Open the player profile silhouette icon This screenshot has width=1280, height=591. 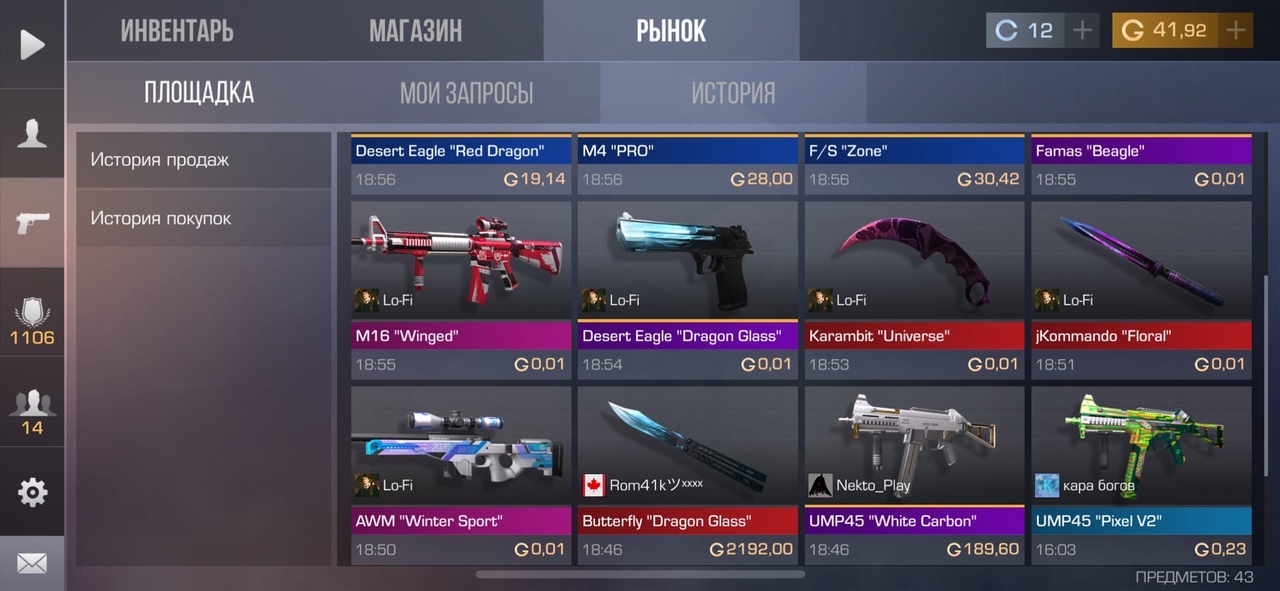click(x=32, y=133)
